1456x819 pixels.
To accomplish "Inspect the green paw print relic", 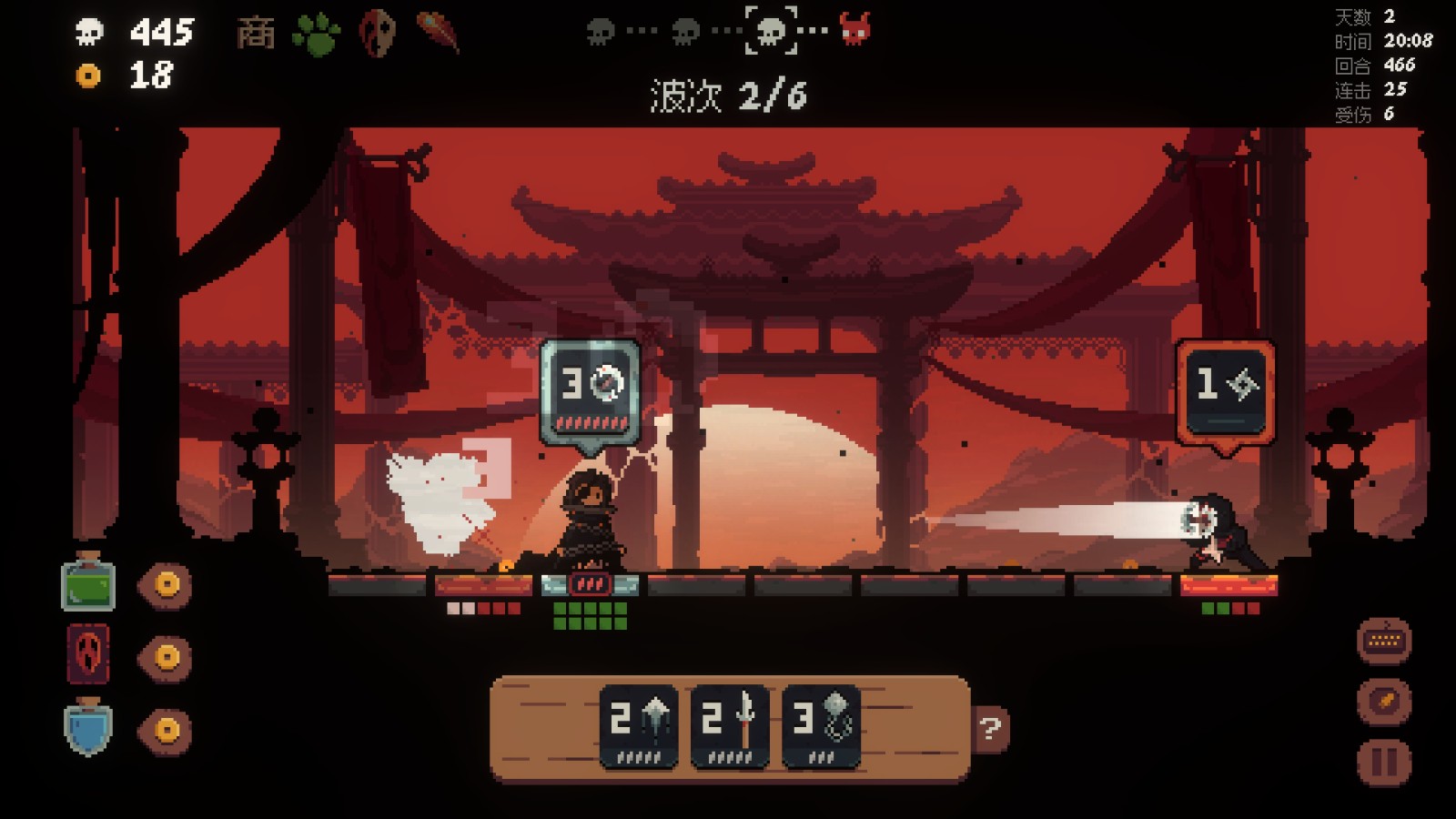I will coord(316,35).
